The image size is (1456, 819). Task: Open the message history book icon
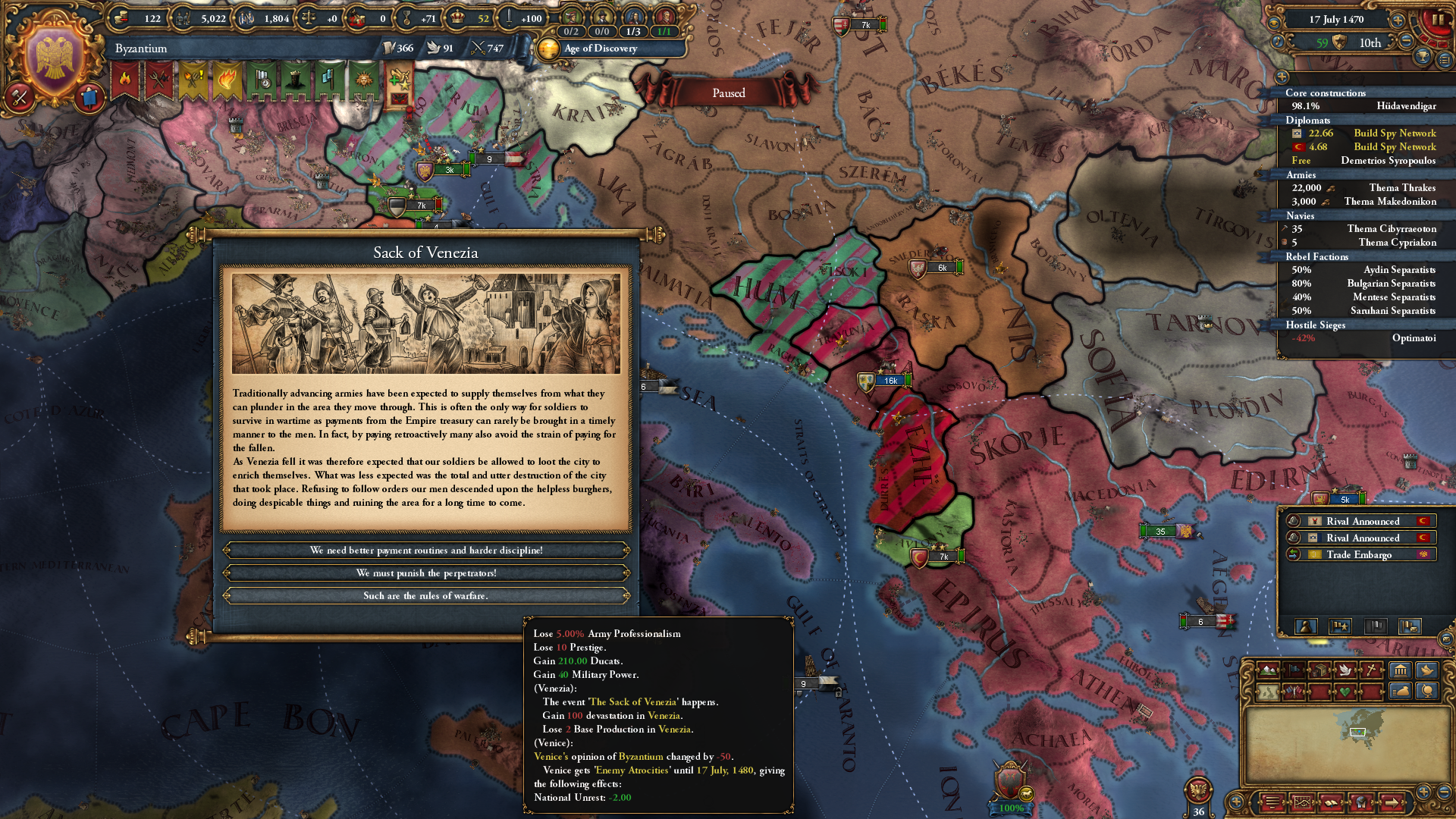[x=1330, y=802]
